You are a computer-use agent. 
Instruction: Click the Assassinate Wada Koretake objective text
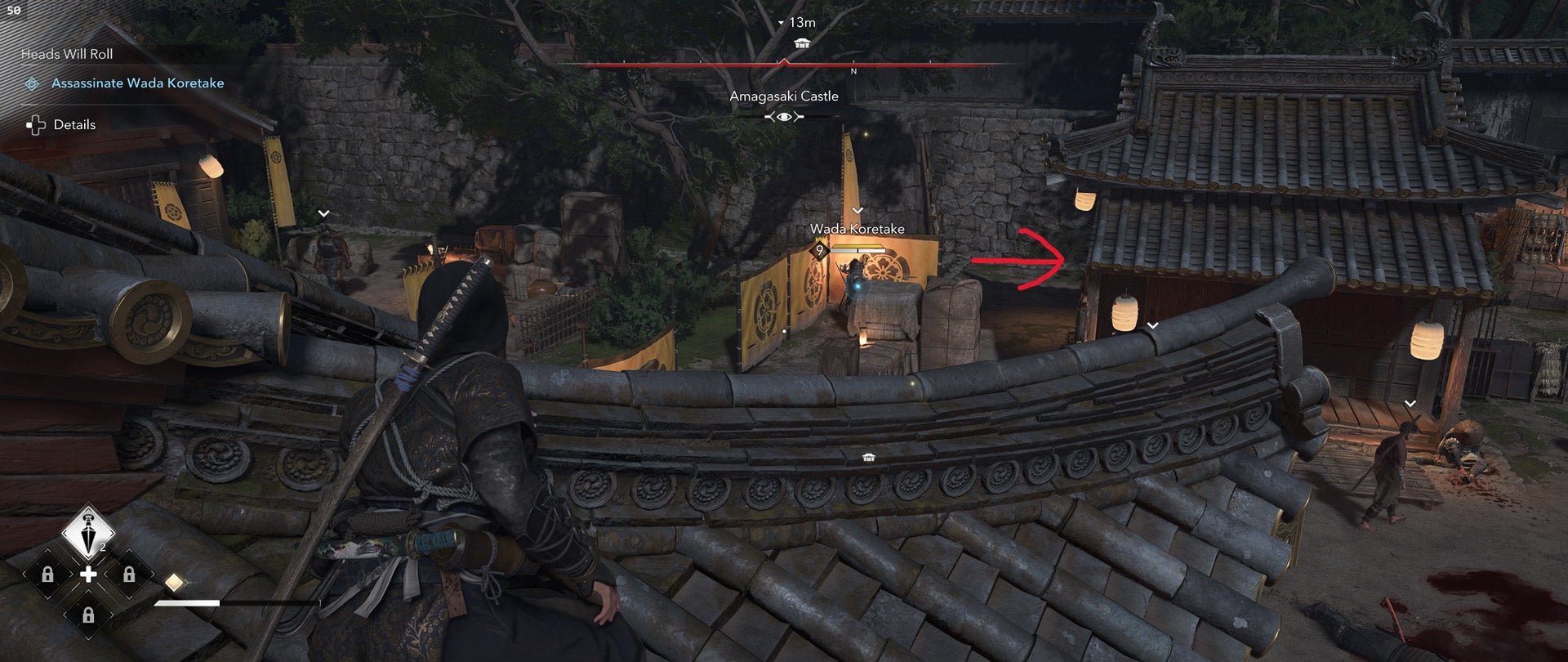[138, 83]
